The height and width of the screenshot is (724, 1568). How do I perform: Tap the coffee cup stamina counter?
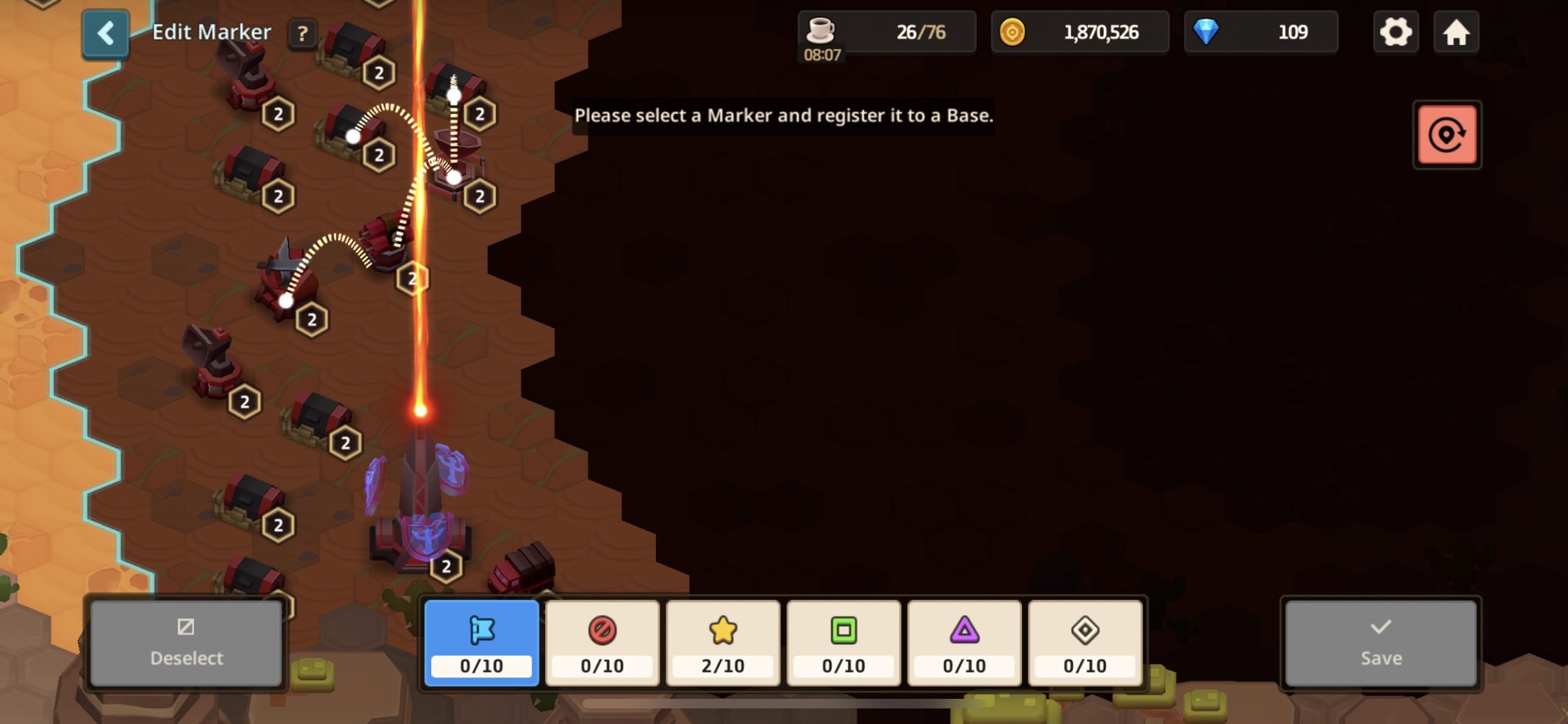tap(886, 32)
